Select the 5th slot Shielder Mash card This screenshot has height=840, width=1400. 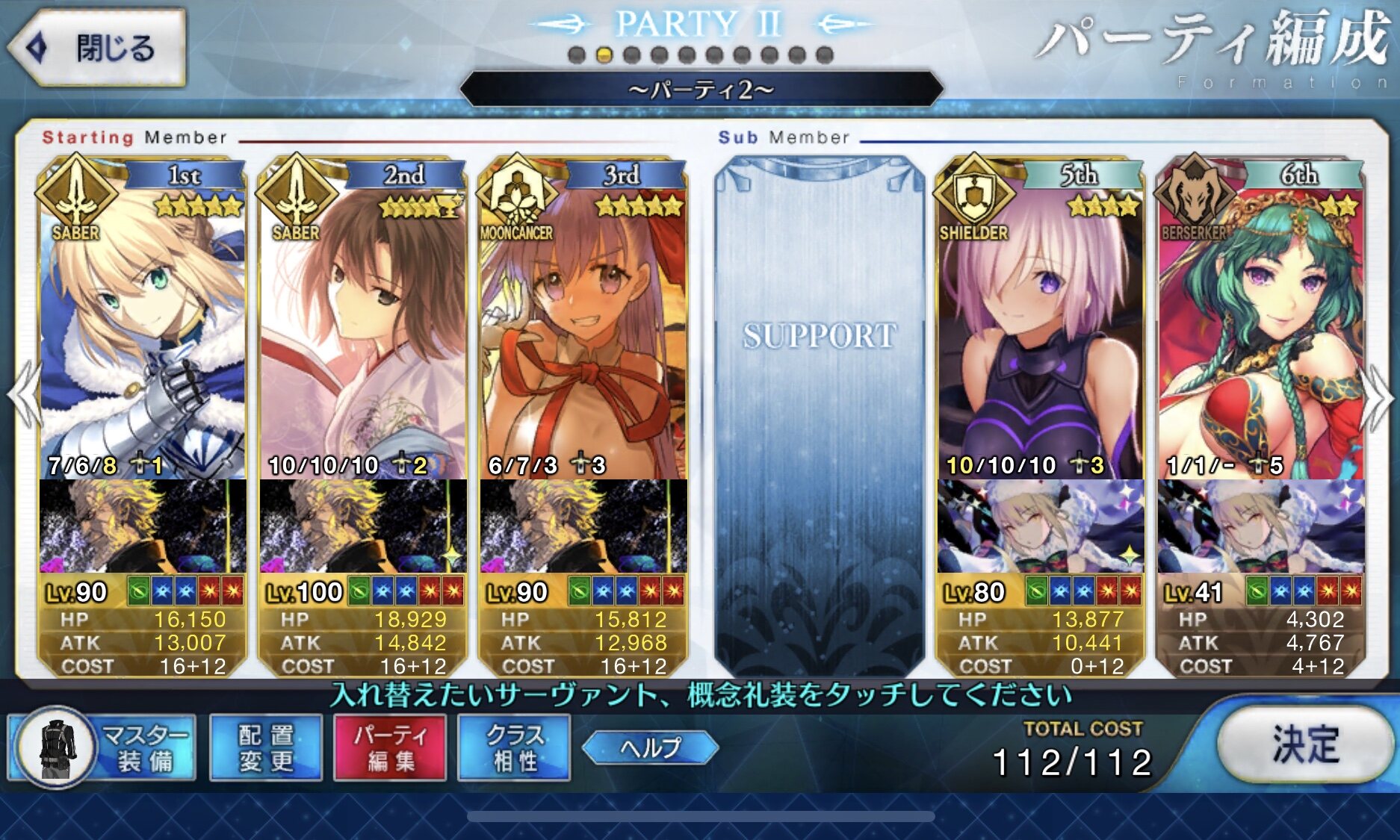tap(1040, 329)
